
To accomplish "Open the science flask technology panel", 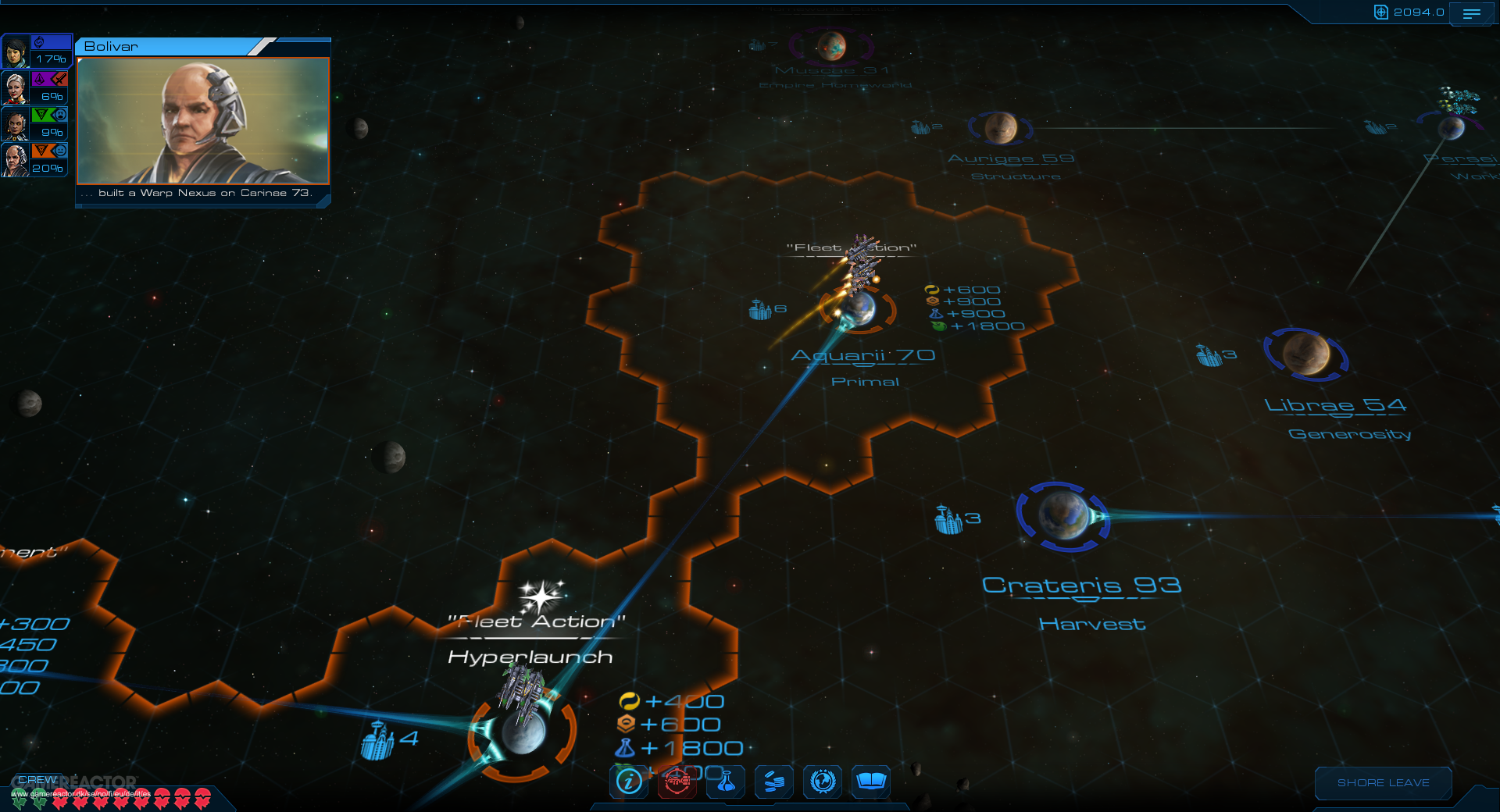I will pos(725,782).
